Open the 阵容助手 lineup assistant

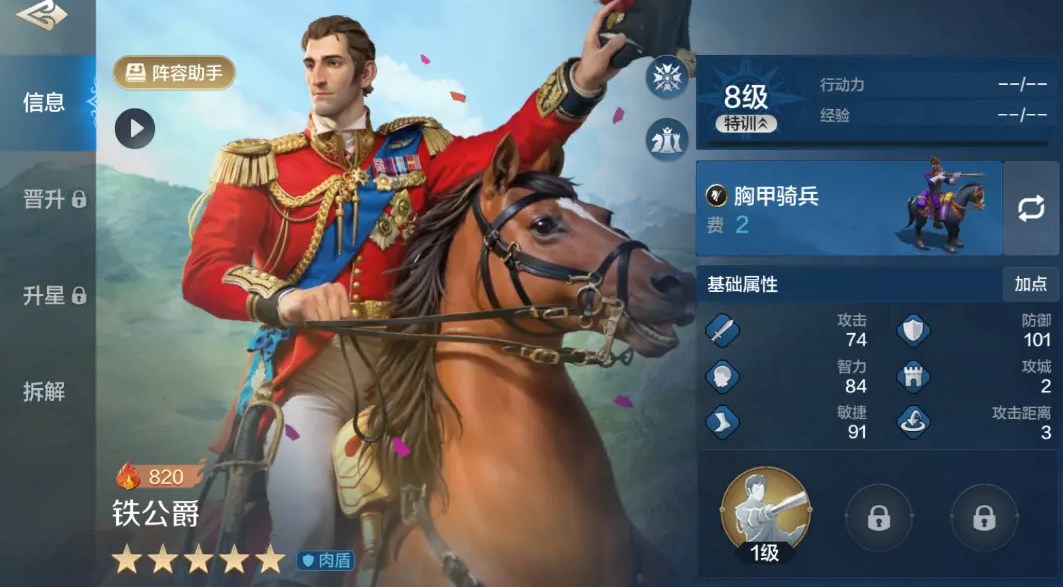175,73
